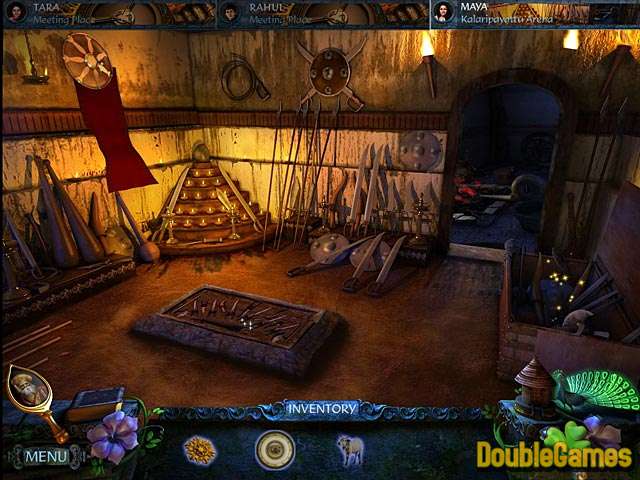Image resolution: width=640 pixels, height=480 pixels.
Task: Select the golden sun medallion in inventory
Action: [199, 450]
